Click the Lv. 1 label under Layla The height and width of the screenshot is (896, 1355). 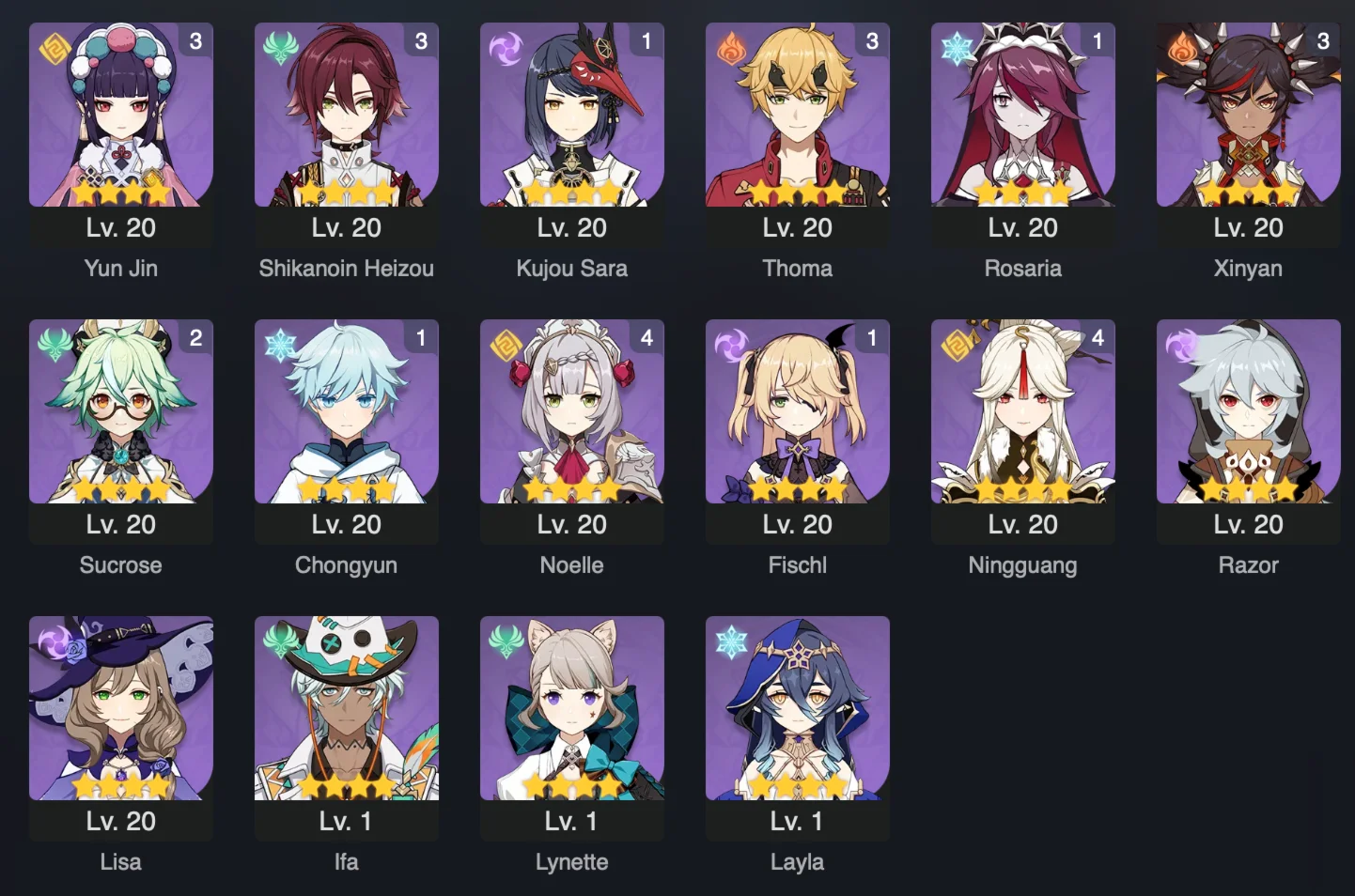pyautogui.click(x=797, y=820)
